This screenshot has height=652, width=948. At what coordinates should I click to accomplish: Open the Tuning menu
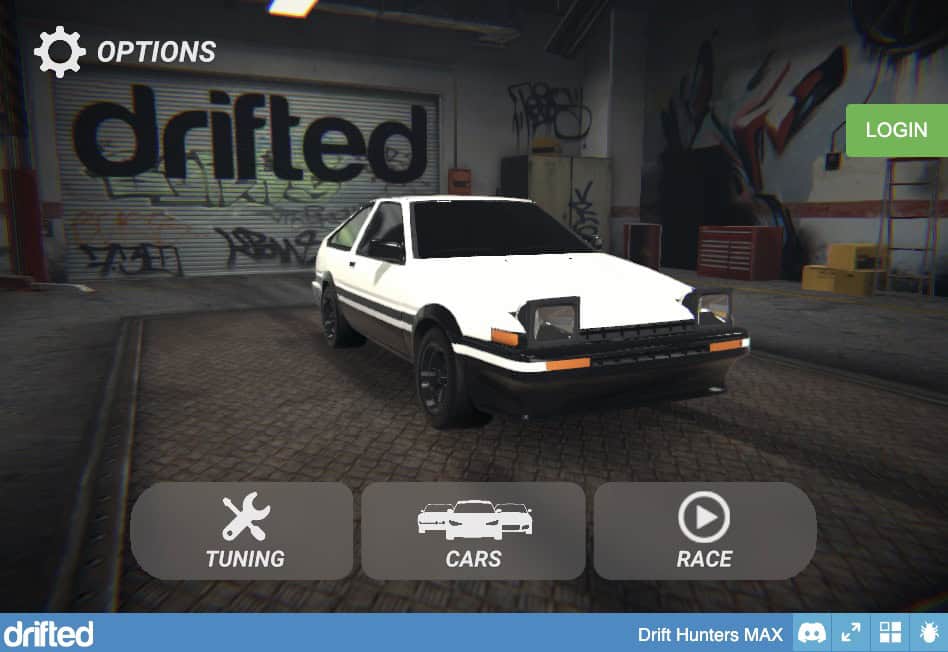(242, 531)
